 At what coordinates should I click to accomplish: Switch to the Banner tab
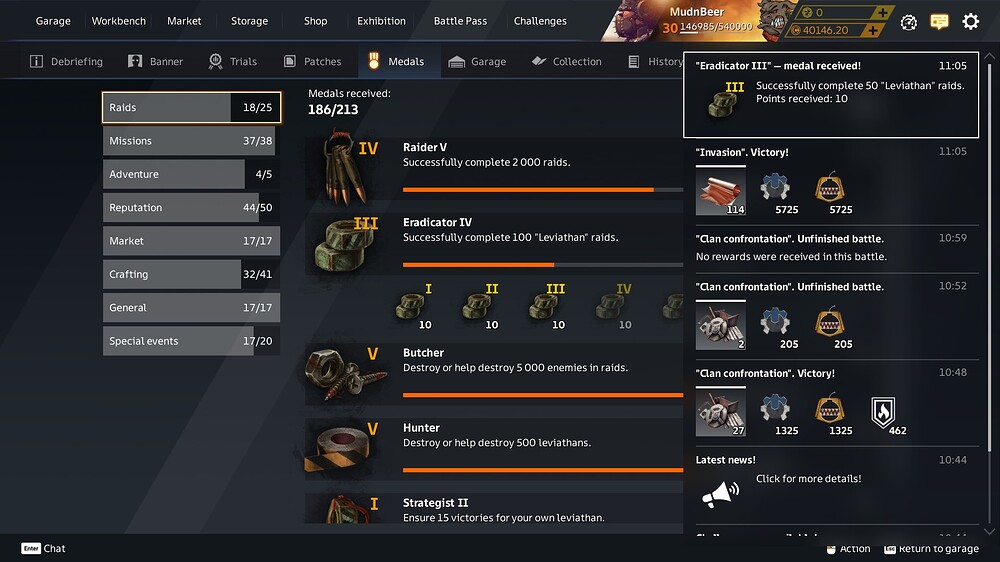[156, 62]
